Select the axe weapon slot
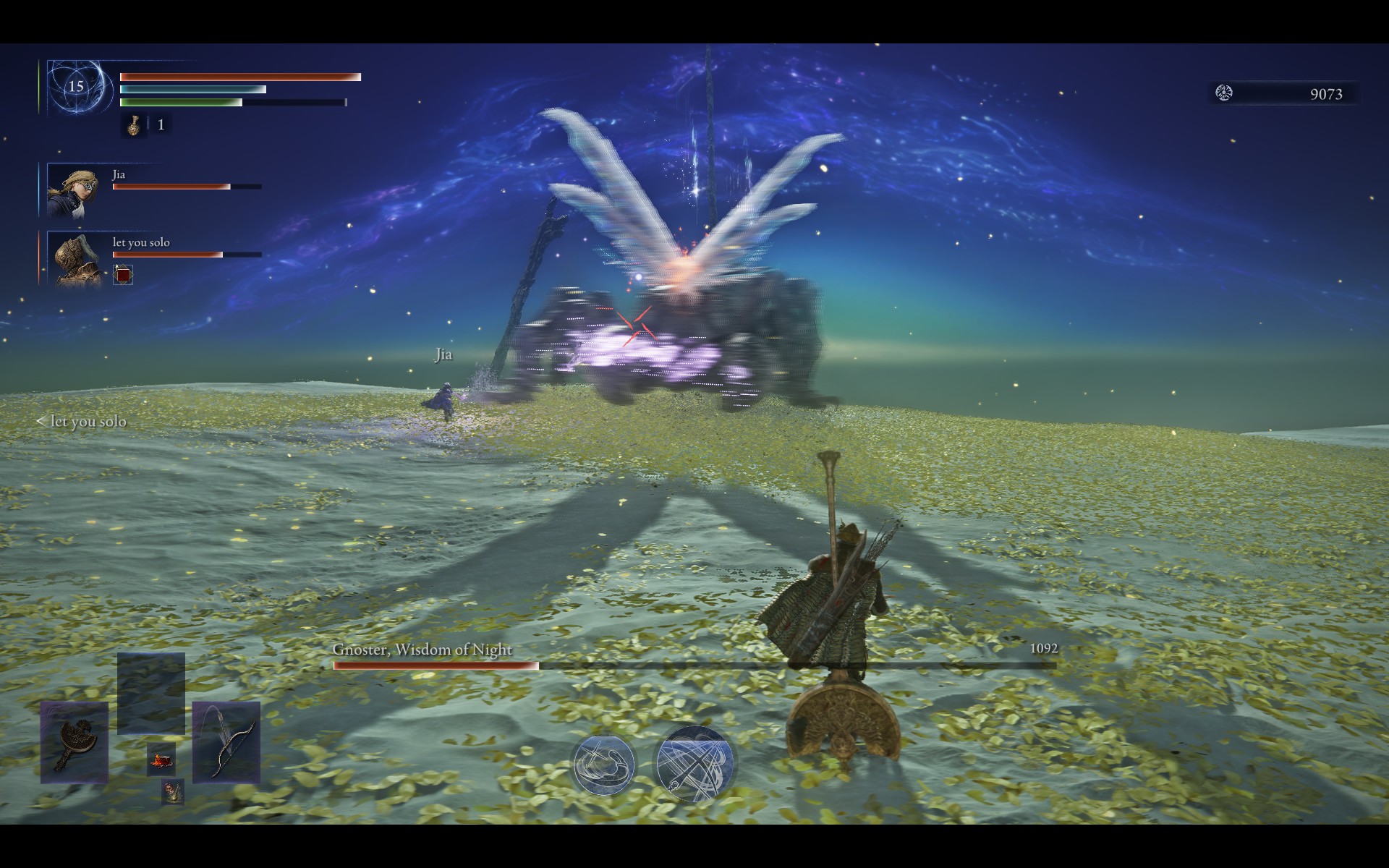The width and height of the screenshot is (1389, 868). coord(75,743)
